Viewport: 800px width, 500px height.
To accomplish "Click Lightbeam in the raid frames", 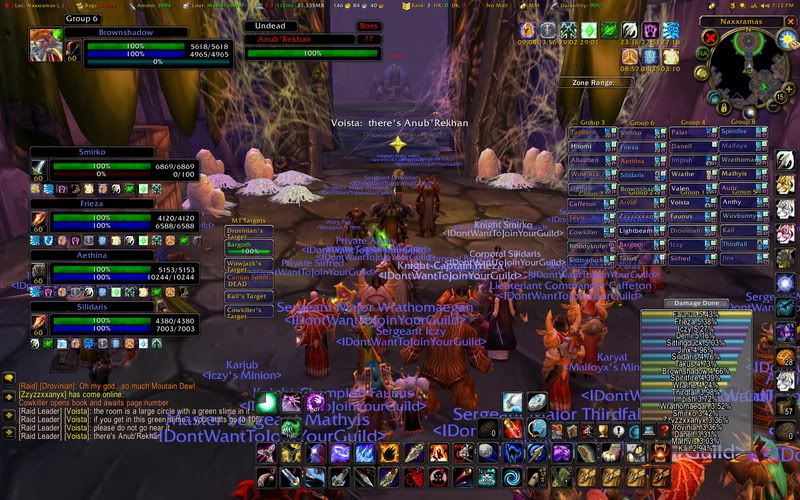I will (x=633, y=229).
